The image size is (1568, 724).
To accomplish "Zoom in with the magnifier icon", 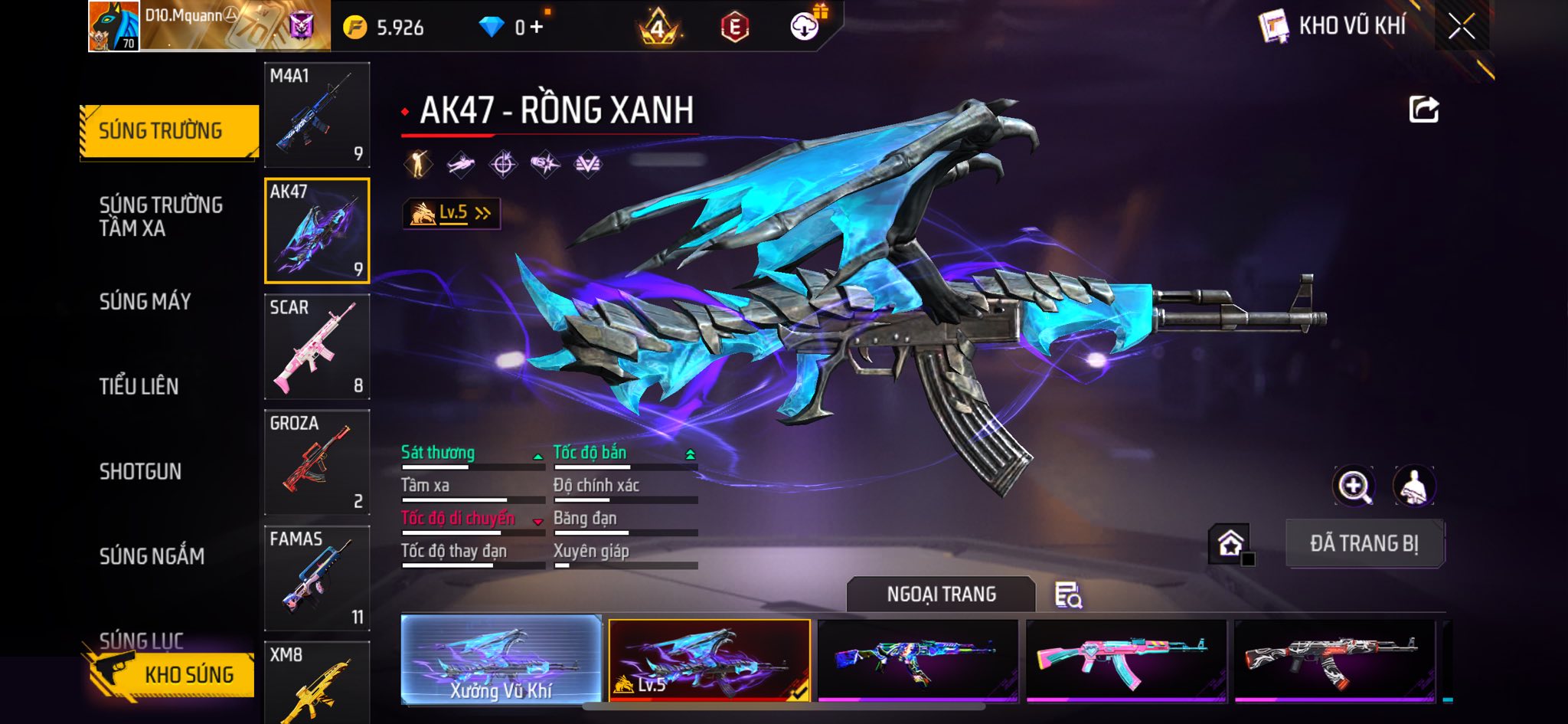I will point(1354,486).
